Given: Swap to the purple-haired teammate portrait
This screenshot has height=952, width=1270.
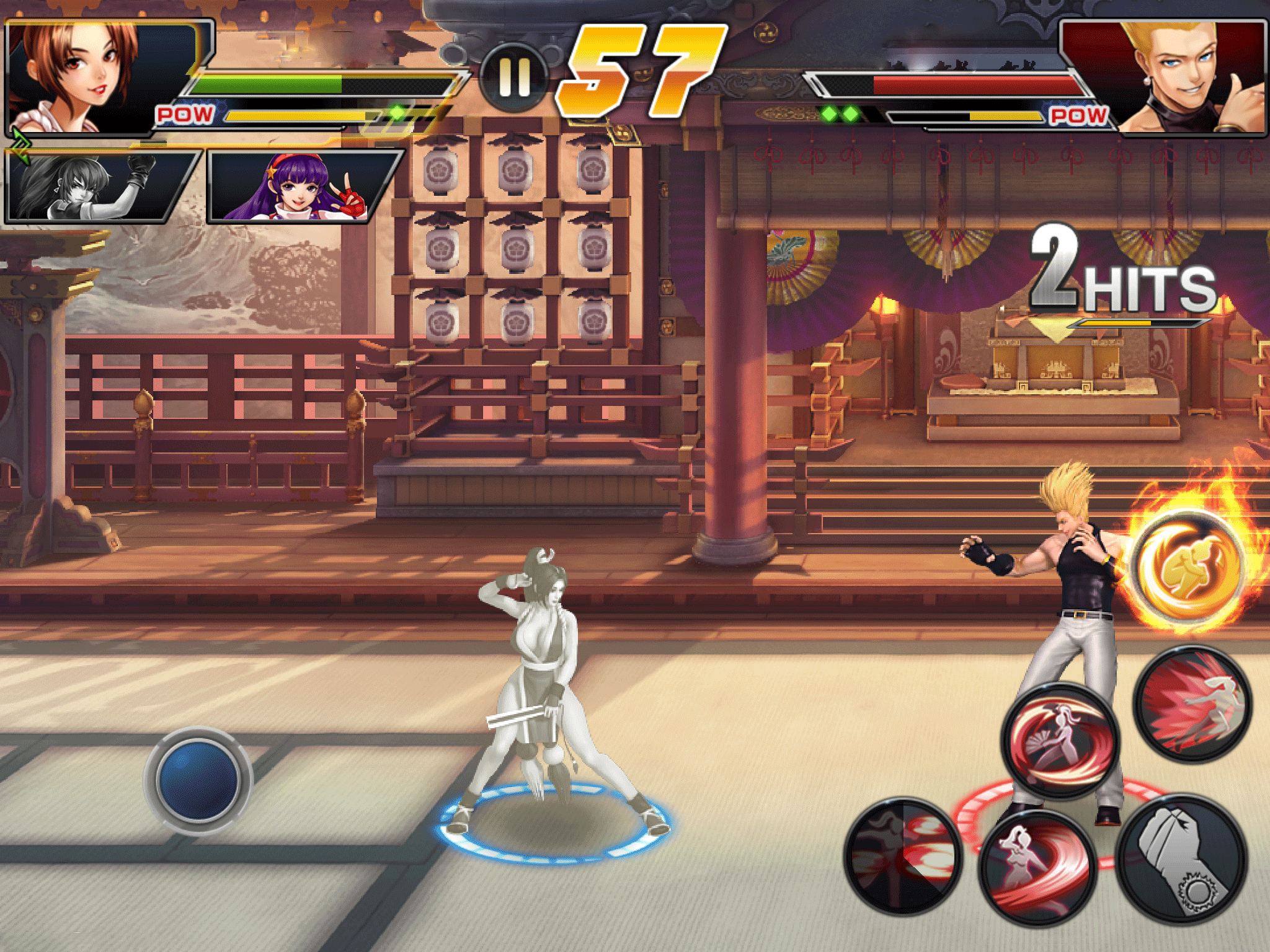Looking at the screenshot, I should click(302, 186).
